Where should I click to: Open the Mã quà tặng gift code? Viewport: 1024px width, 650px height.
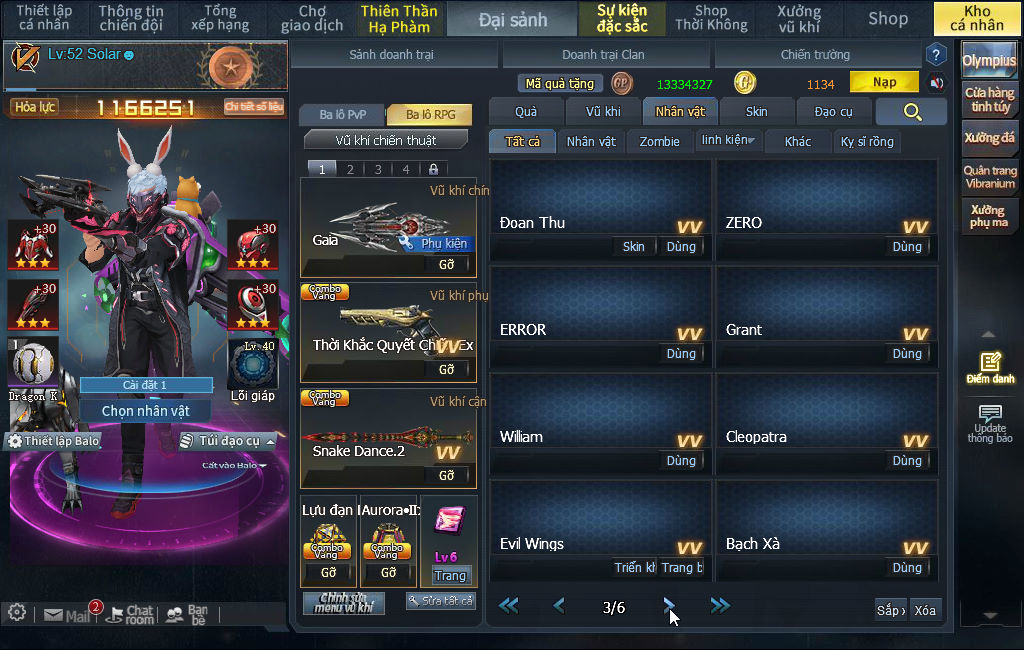(x=560, y=83)
